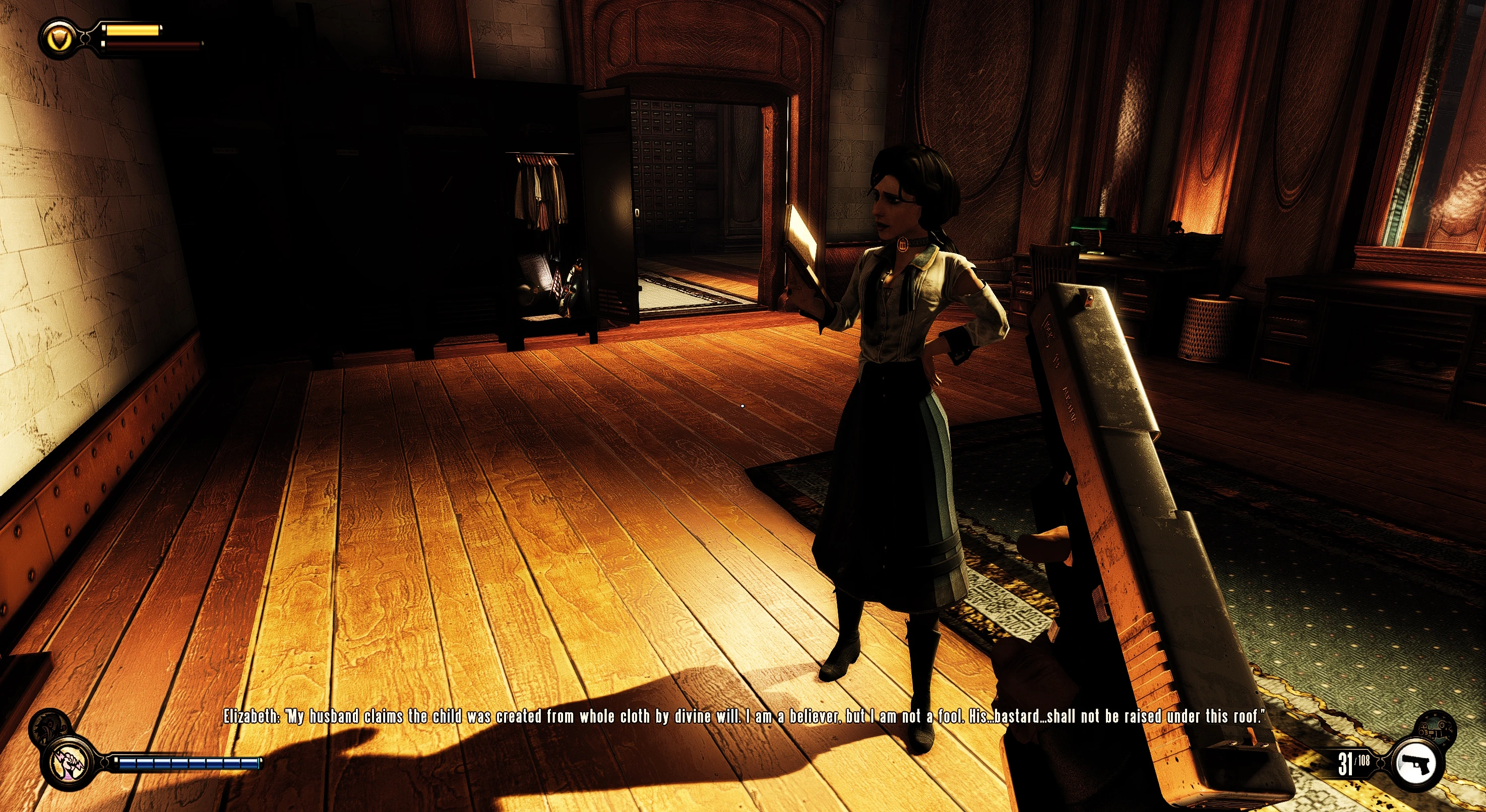
Task: Swap to the dimmed secondary weapon icon
Action: [1437, 728]
